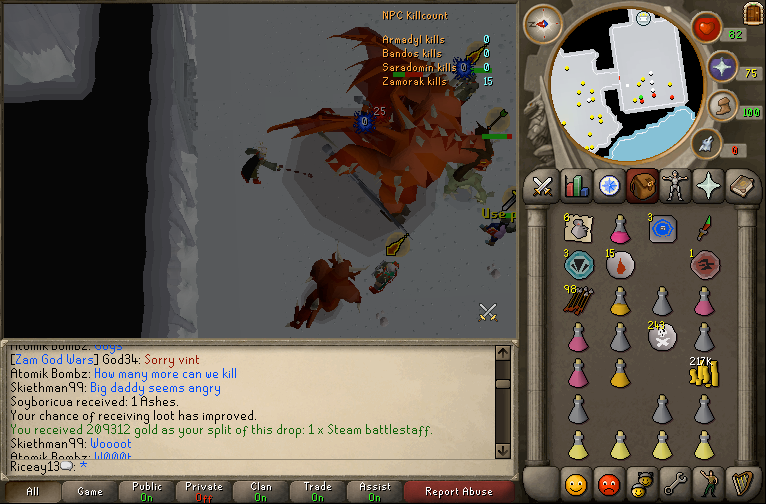The width and height of the screenshot is (766, 504).
Task: Open the Combat Options tab
Action: (x=542, y=186)
